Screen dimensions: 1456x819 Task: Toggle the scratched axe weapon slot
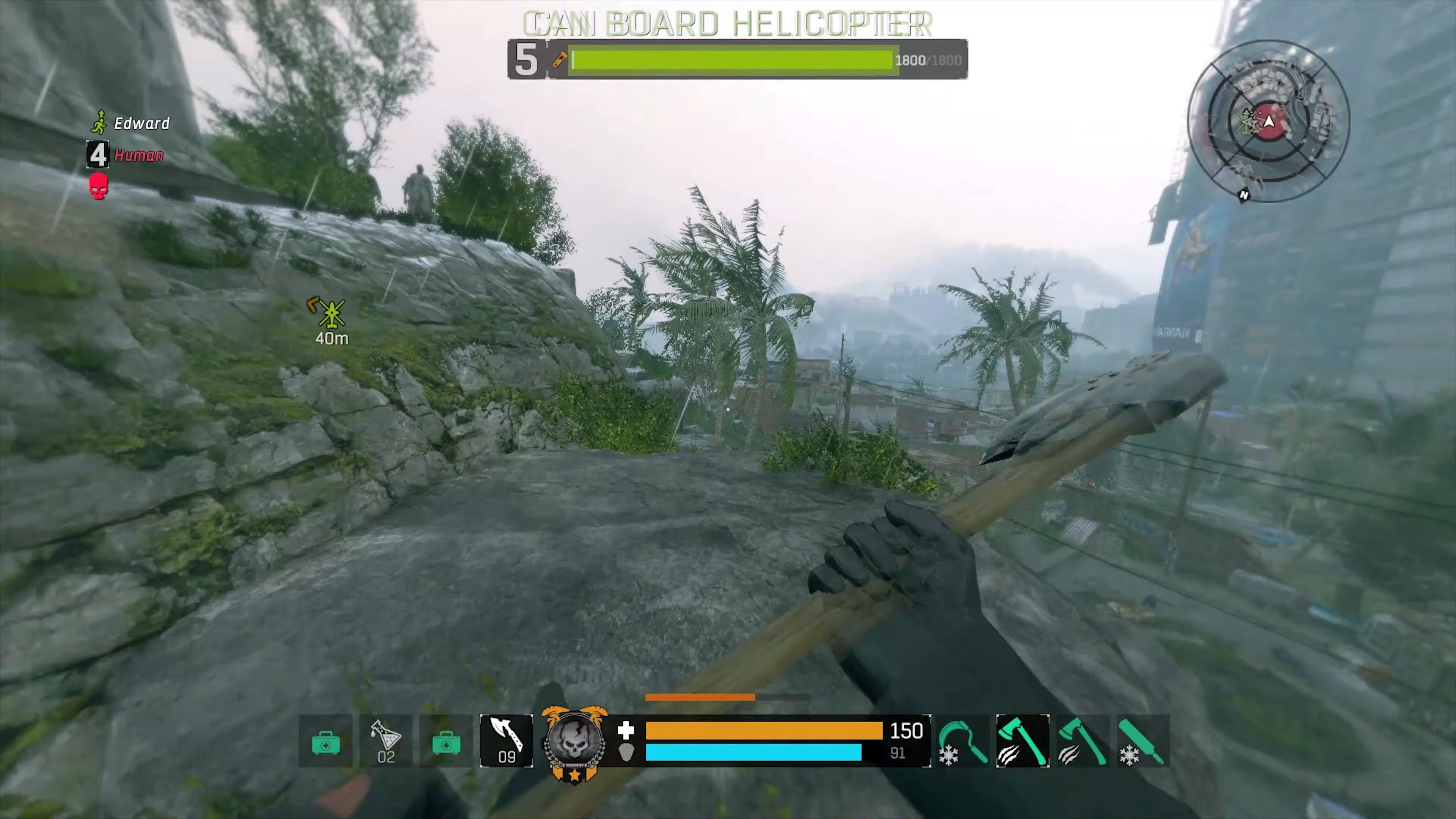(1083, 741)
